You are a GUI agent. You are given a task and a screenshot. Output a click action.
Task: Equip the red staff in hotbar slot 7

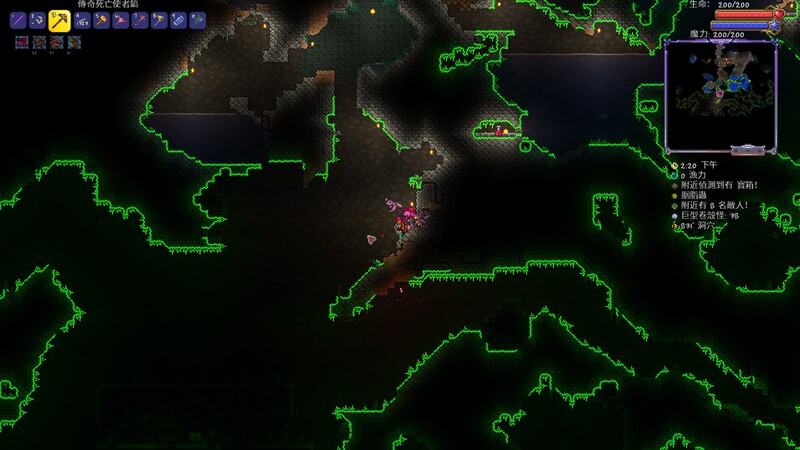(139, 19)
